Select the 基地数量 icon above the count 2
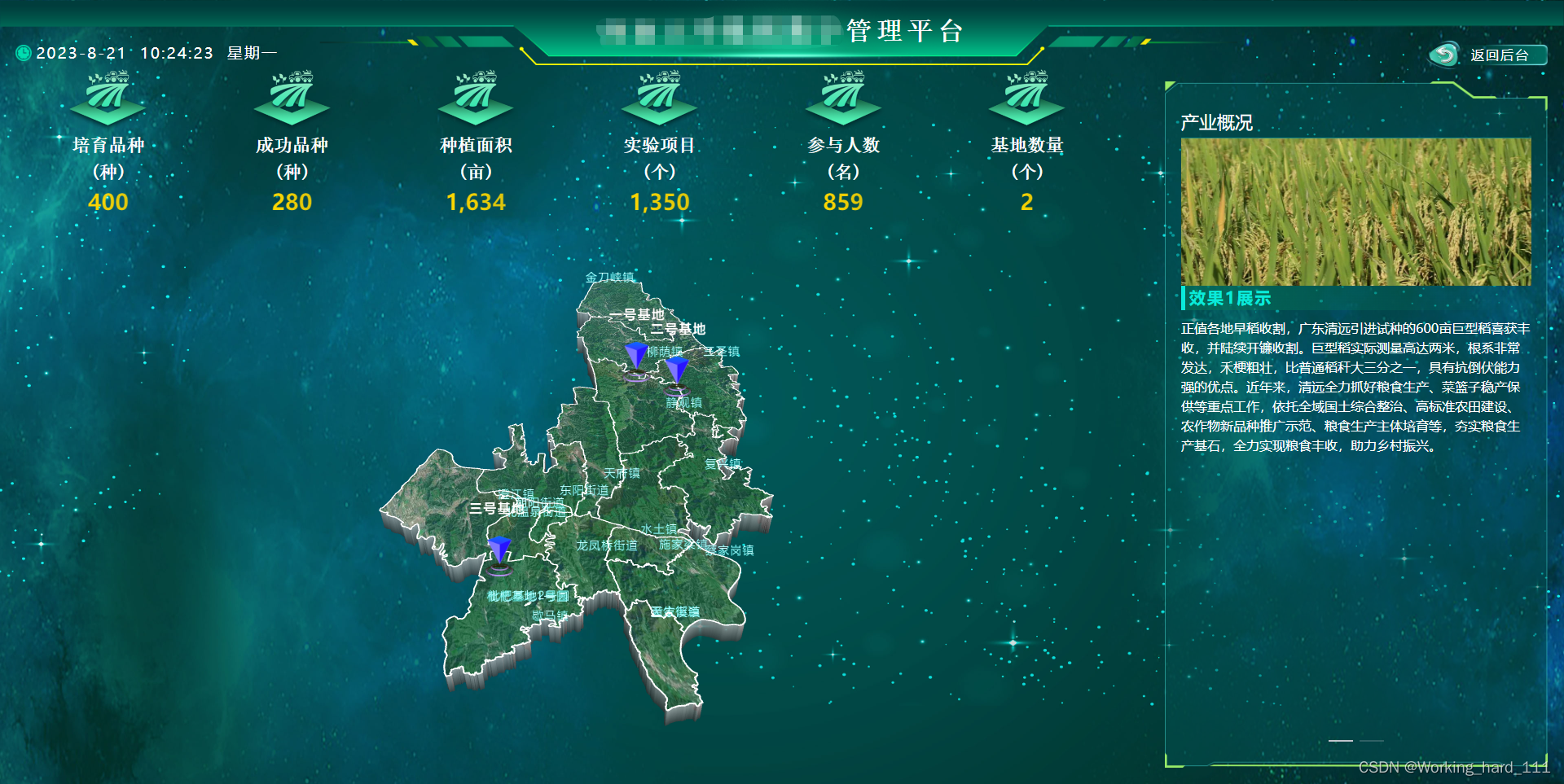This screenshot has height=784, width=1564. 1027,99
